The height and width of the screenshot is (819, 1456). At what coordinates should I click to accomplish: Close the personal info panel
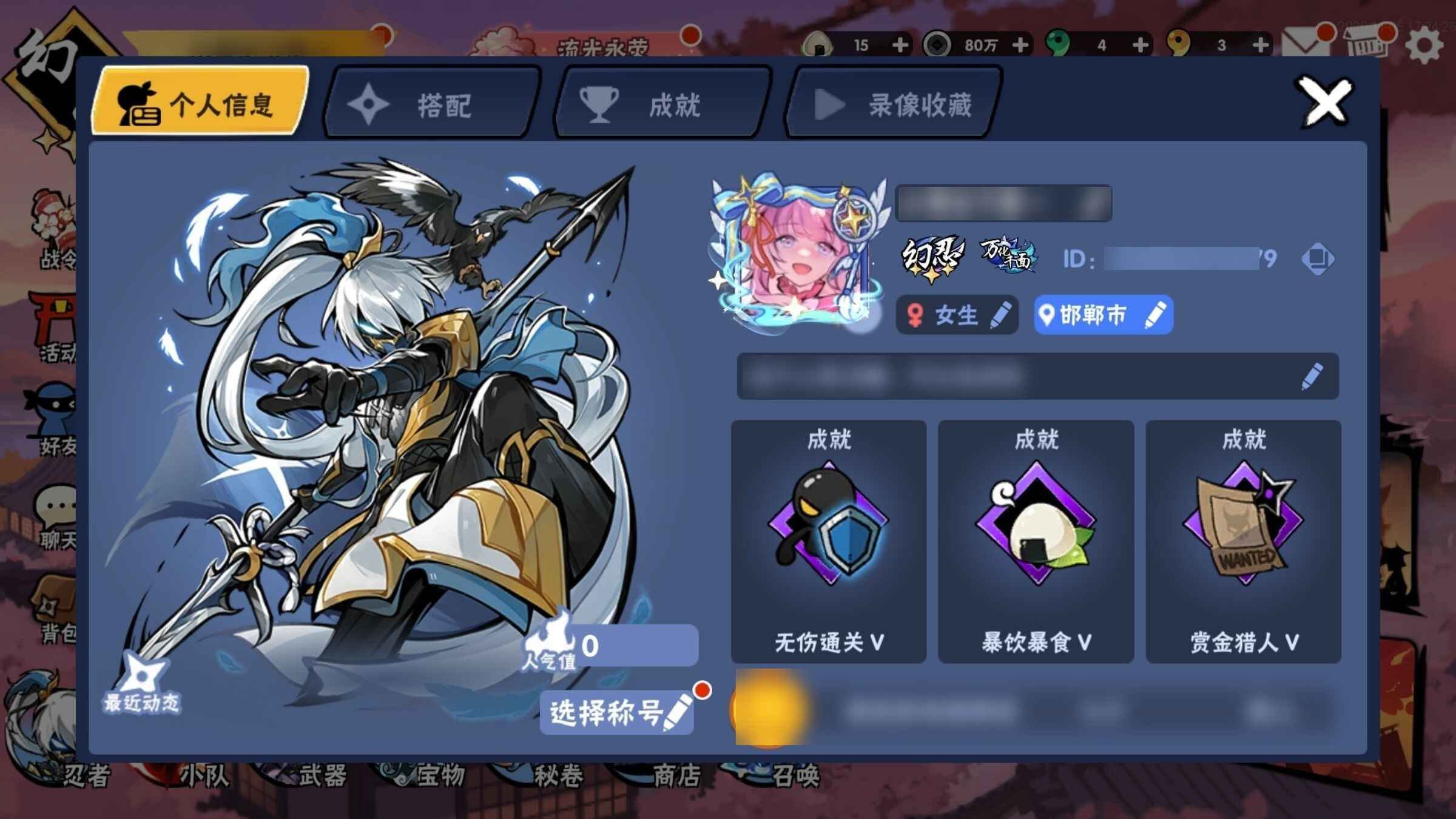coord(1325,102)
